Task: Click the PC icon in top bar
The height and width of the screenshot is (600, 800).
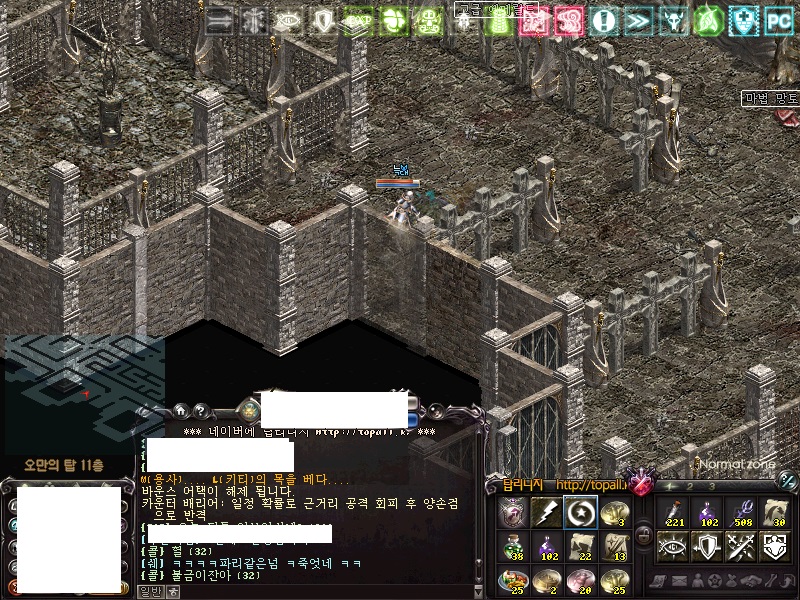Action: [x=779, y=19]
